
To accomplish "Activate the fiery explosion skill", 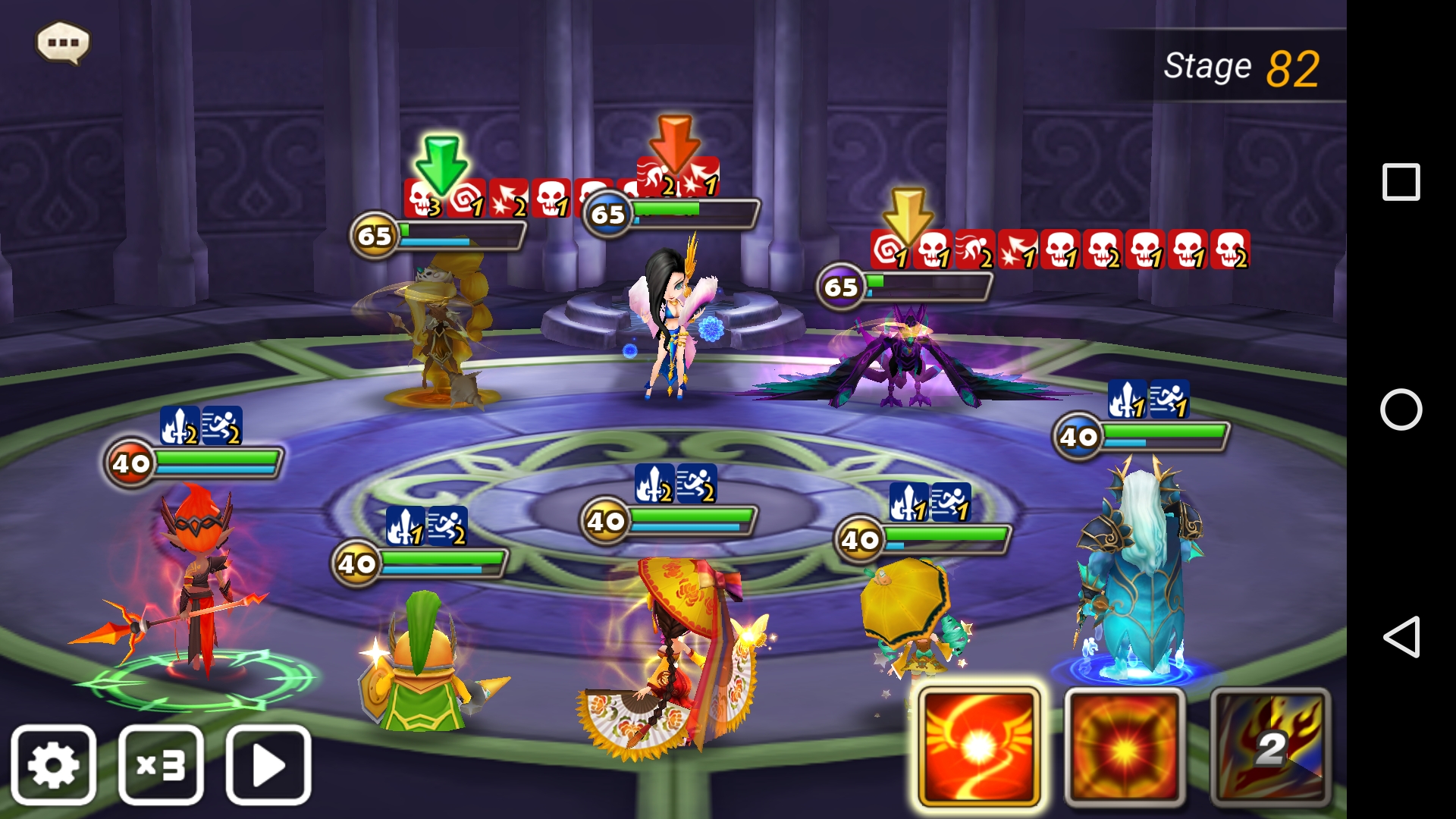I will click(x=1125, y=747).
